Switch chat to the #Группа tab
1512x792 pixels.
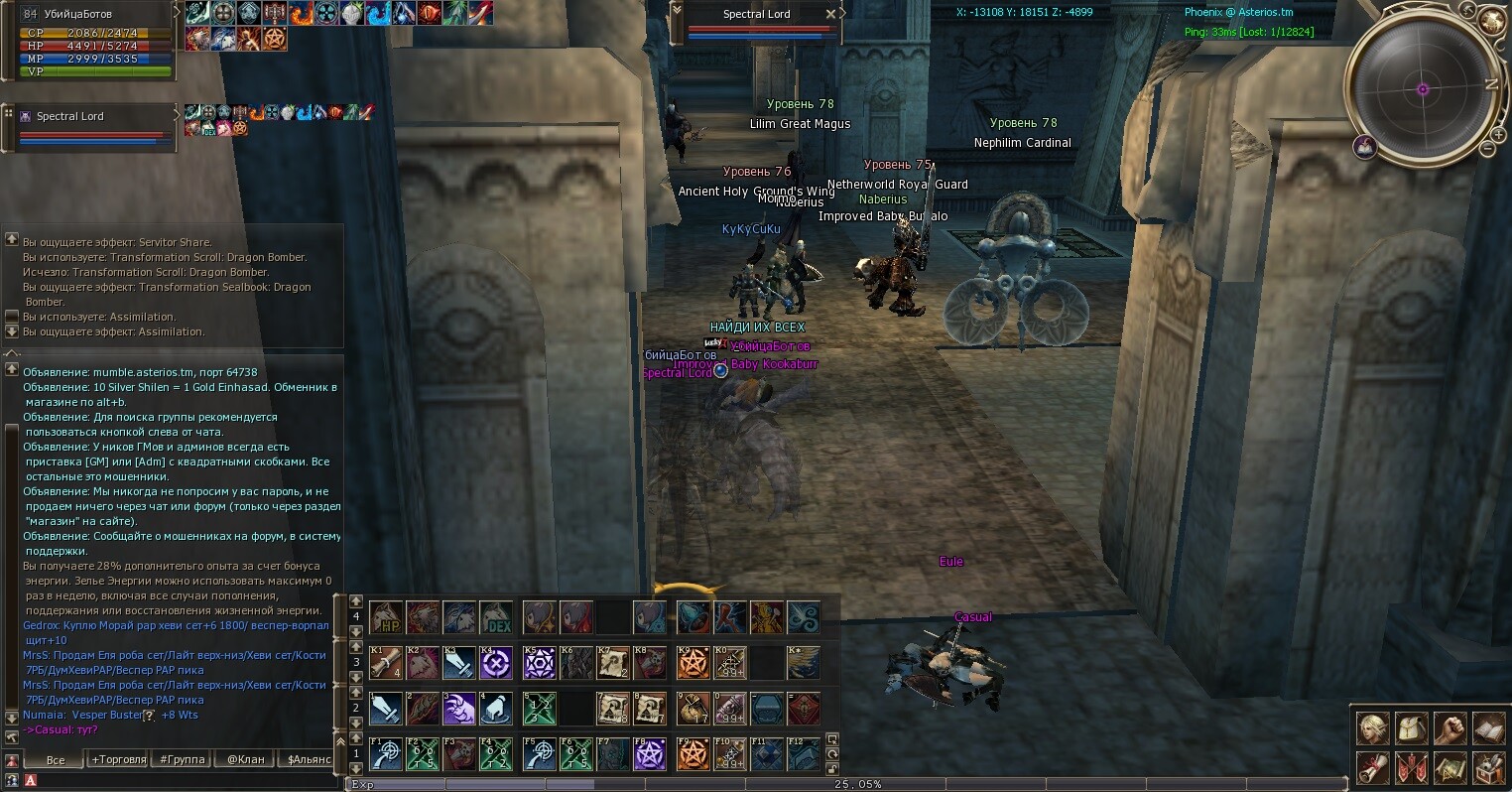coord(183,759)
